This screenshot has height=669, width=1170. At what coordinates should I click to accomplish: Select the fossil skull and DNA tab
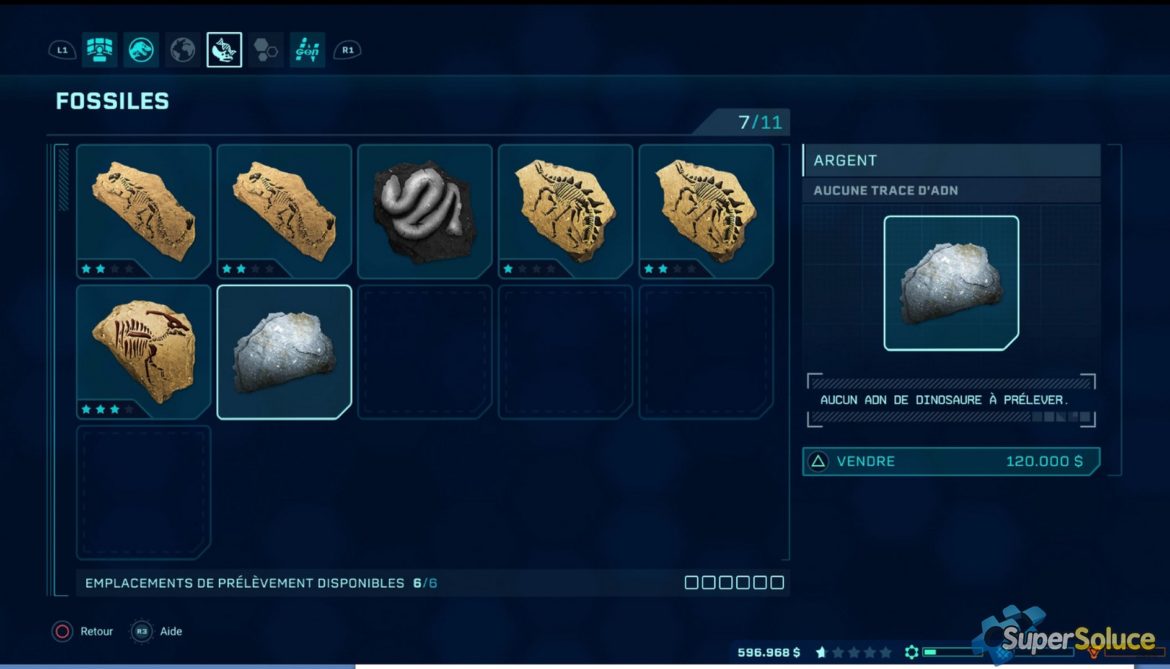coord(224,50)
